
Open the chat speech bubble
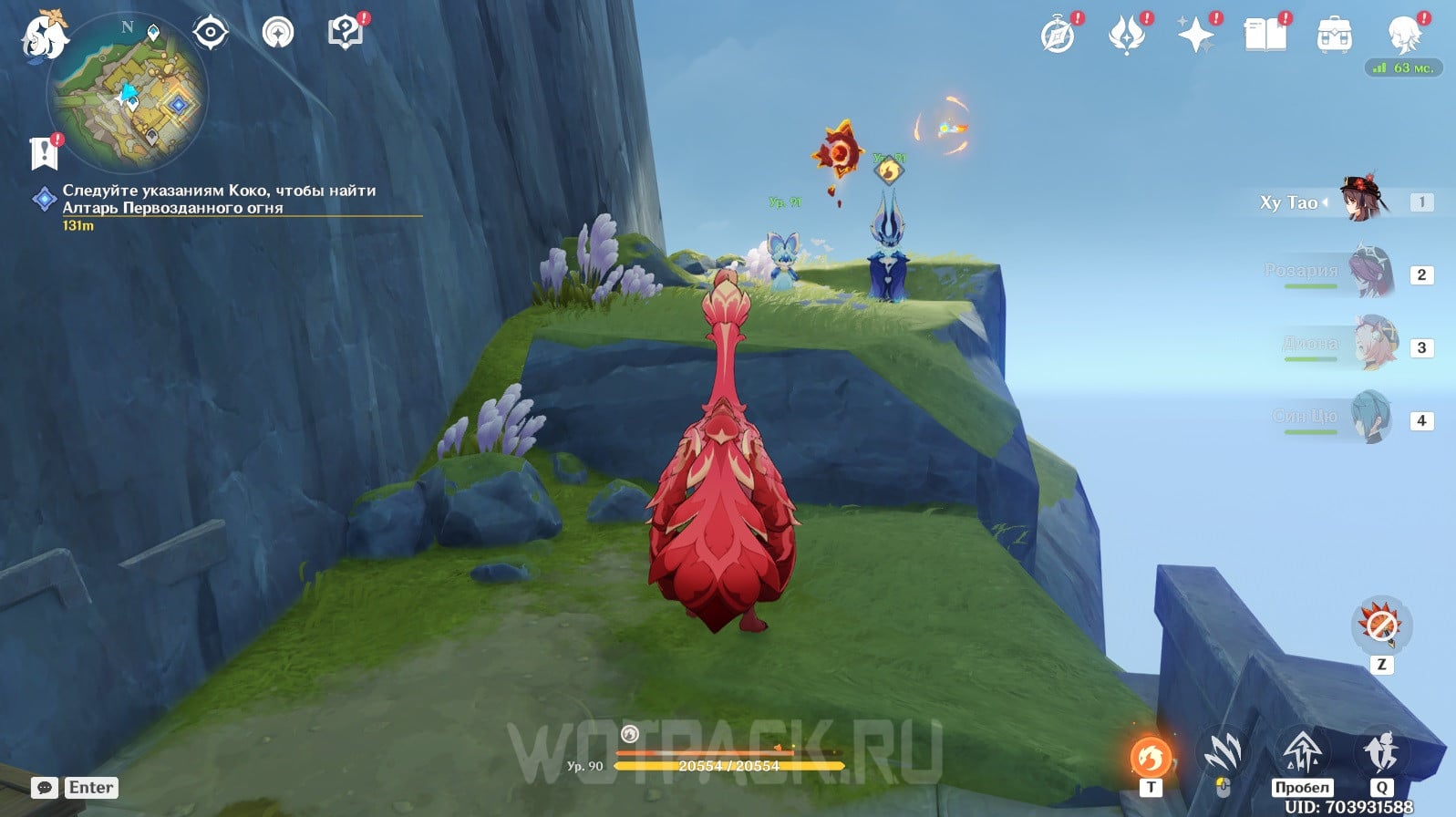[44, 788]
